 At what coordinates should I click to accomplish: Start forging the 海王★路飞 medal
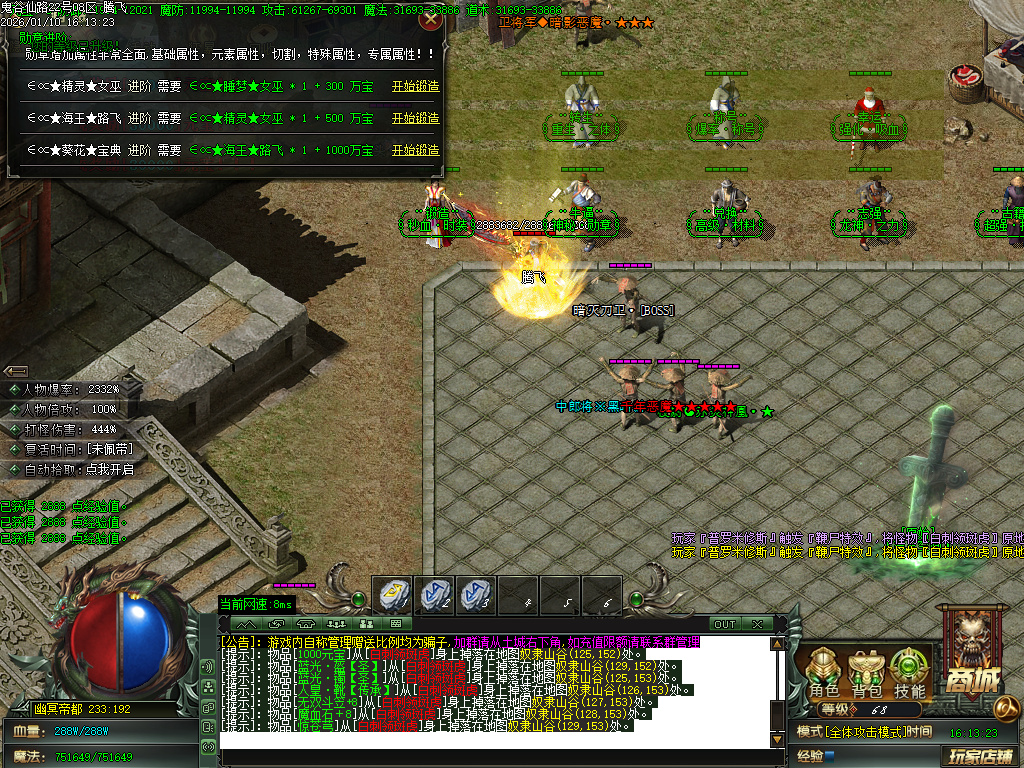point(415,118)
